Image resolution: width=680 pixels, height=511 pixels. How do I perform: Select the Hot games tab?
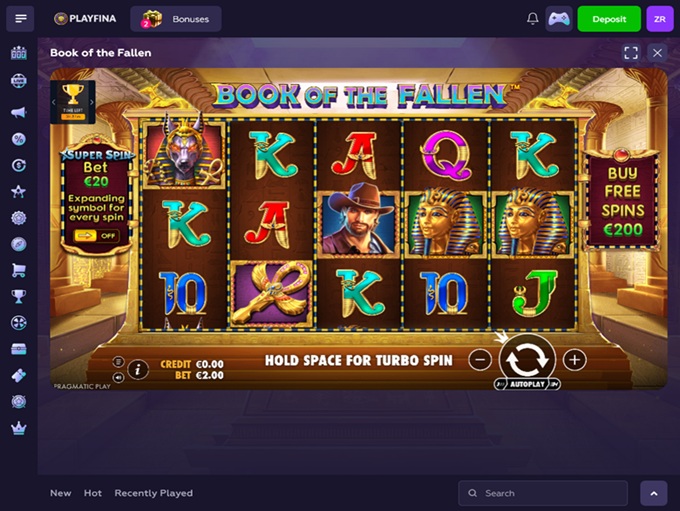click(93, 493)
